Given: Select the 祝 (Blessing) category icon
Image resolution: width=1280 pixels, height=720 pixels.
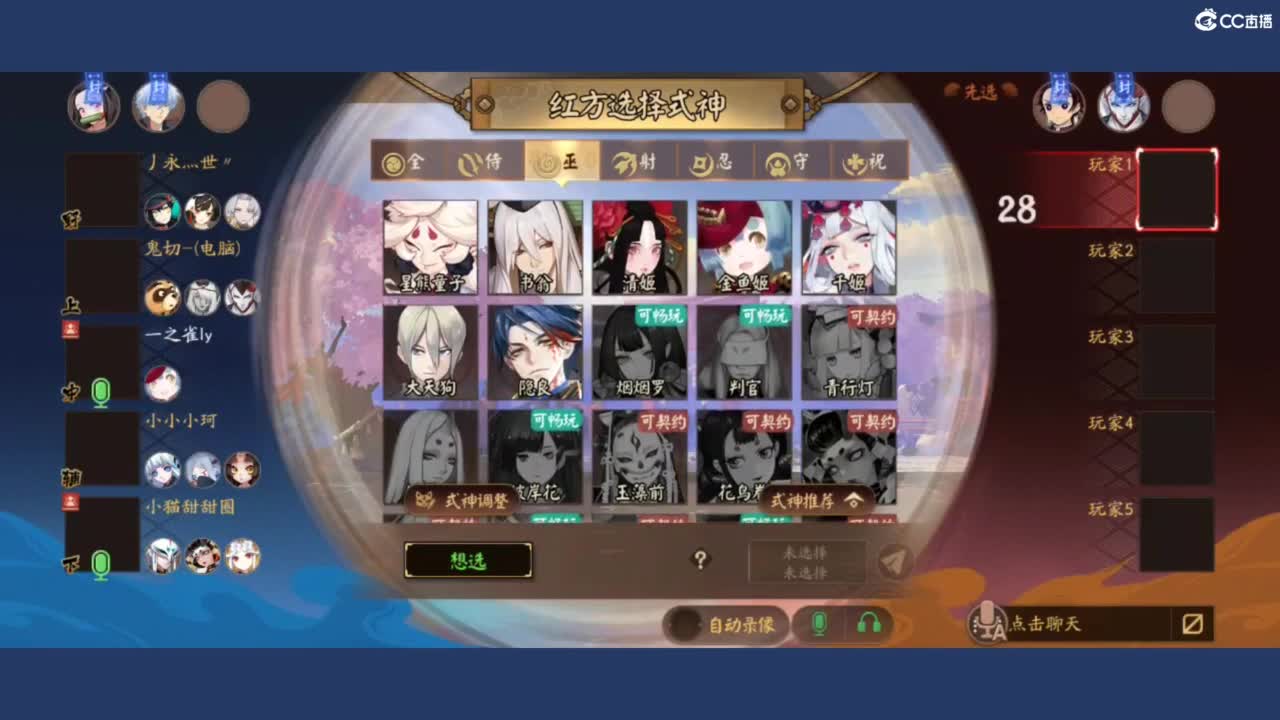Looking at the screenshot, I should [868, 162].
